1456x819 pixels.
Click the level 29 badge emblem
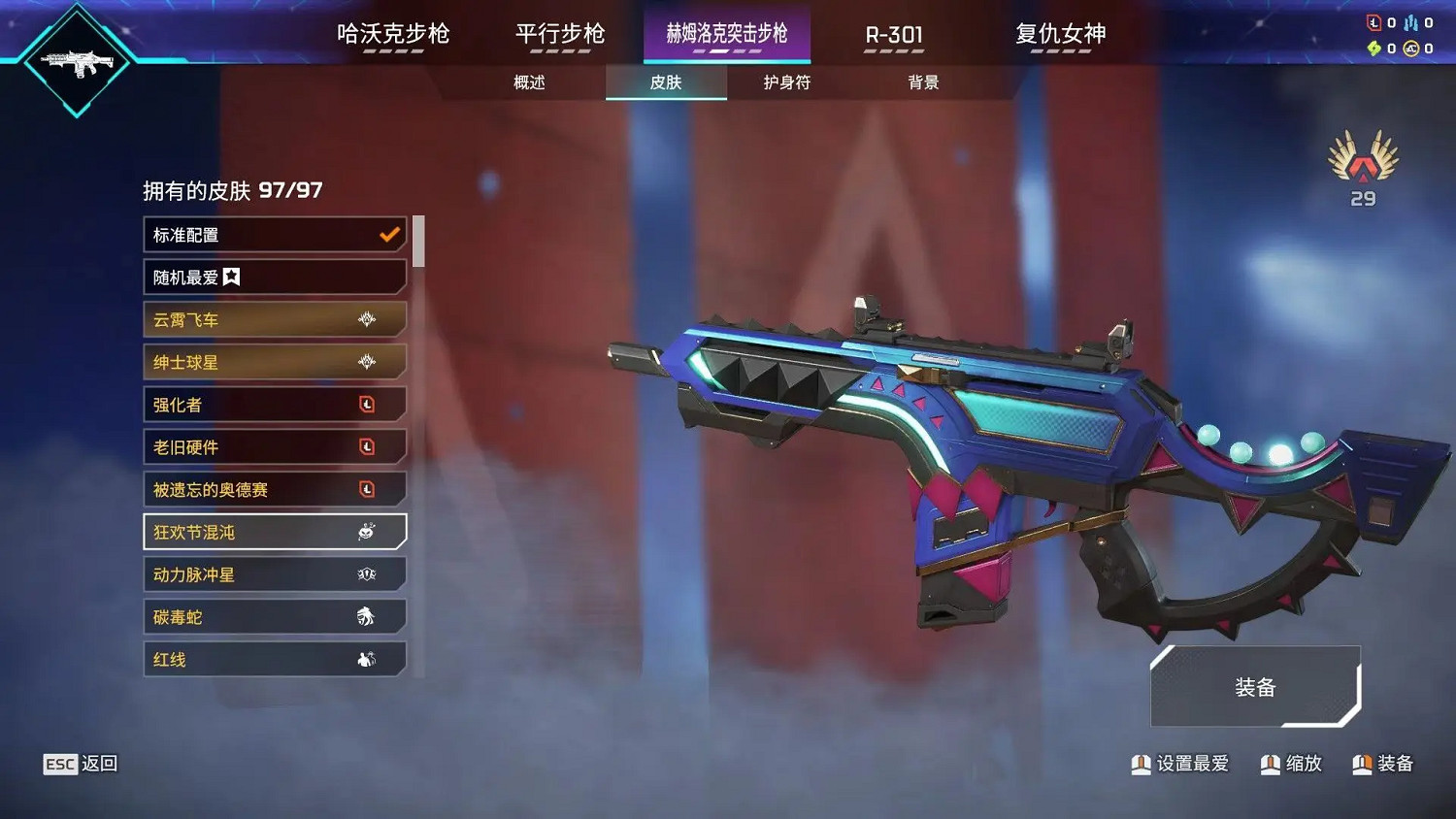tap(1362, 163)
